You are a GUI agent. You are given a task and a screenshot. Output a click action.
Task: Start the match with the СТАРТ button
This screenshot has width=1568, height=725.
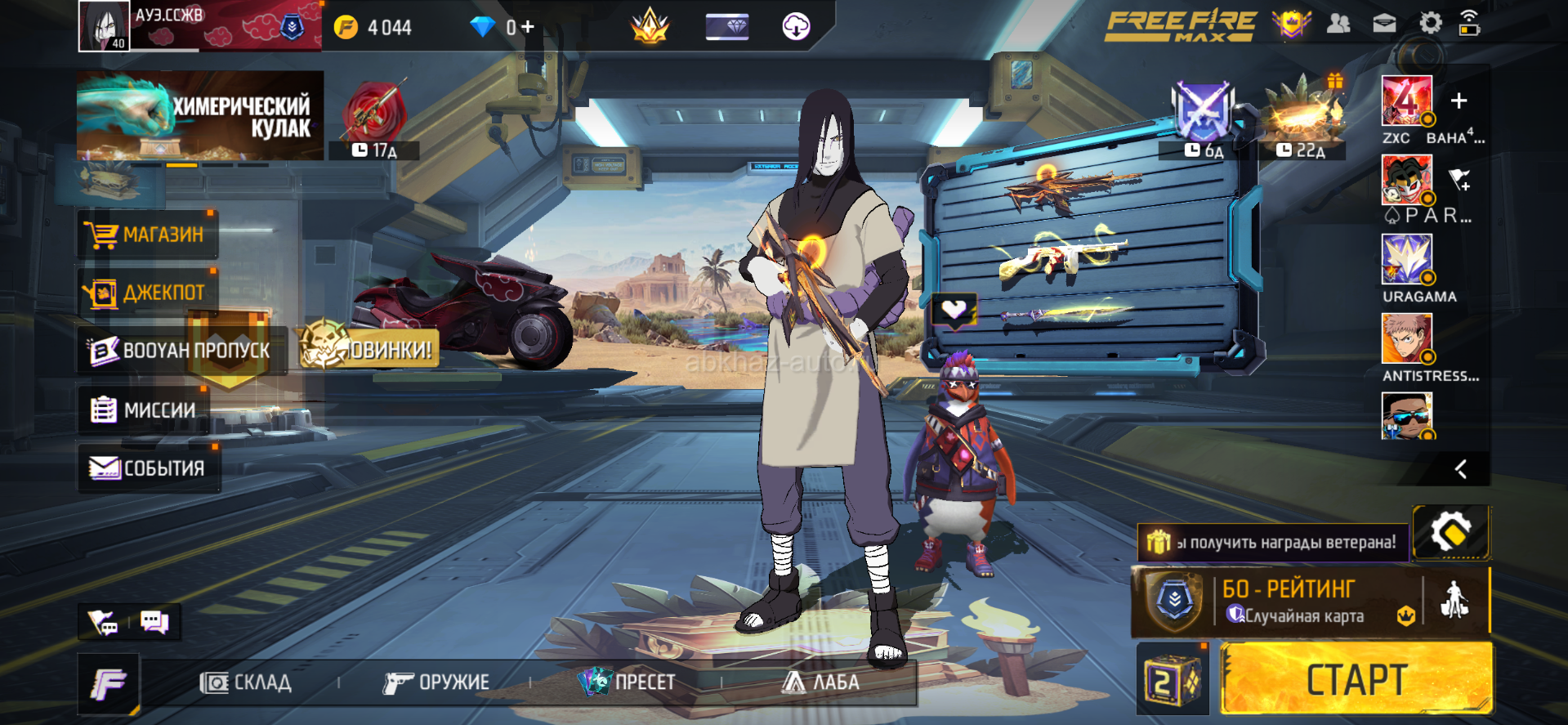pos(1356,679)
